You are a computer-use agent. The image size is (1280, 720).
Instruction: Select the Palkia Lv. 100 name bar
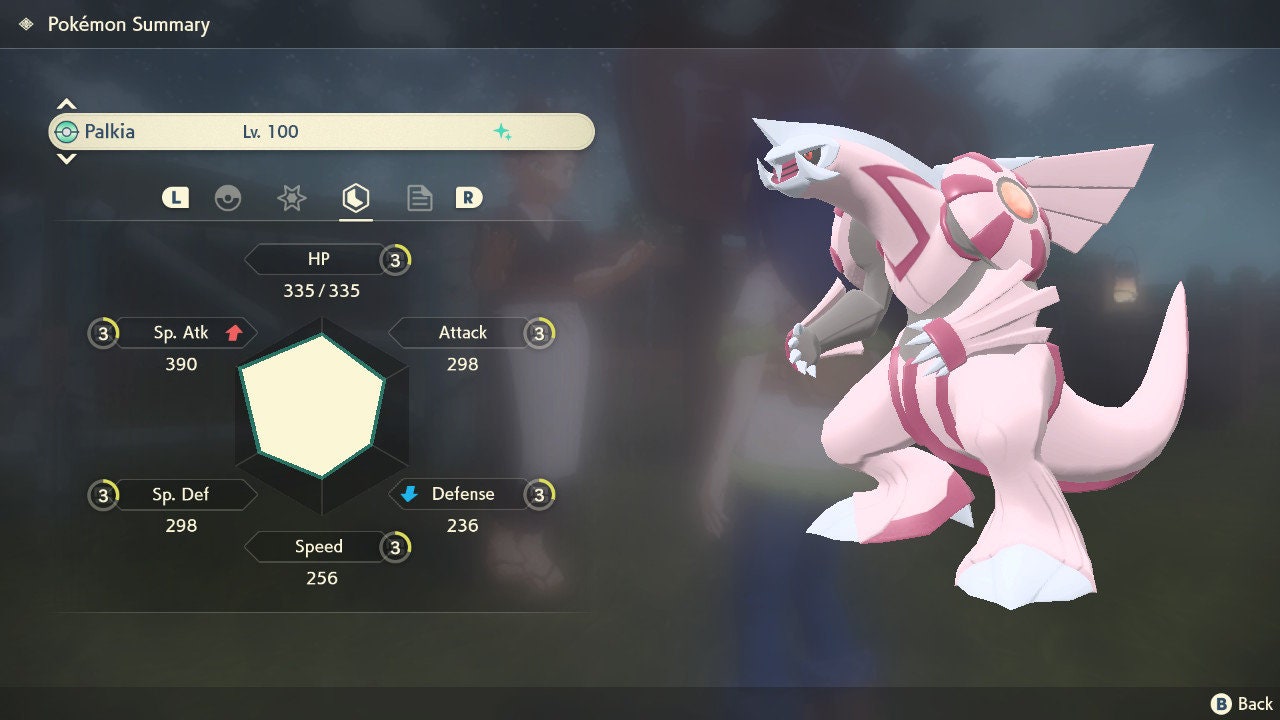coord(321,132)
